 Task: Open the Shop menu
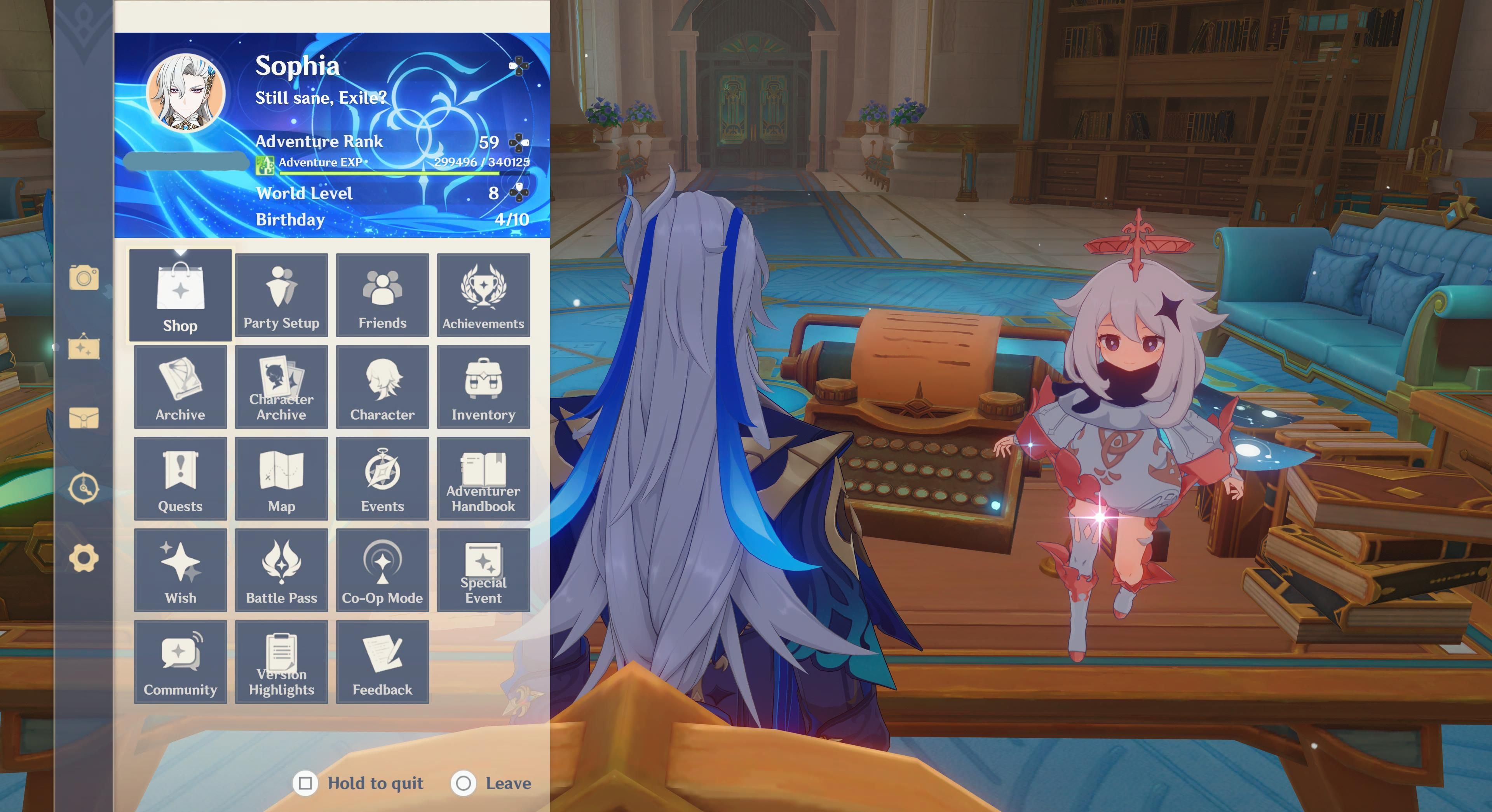tap(180, 295)
